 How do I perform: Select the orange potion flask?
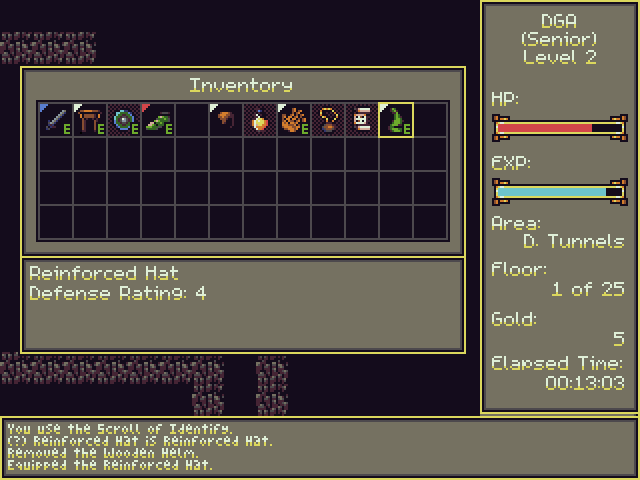click(x=259, y=120)
